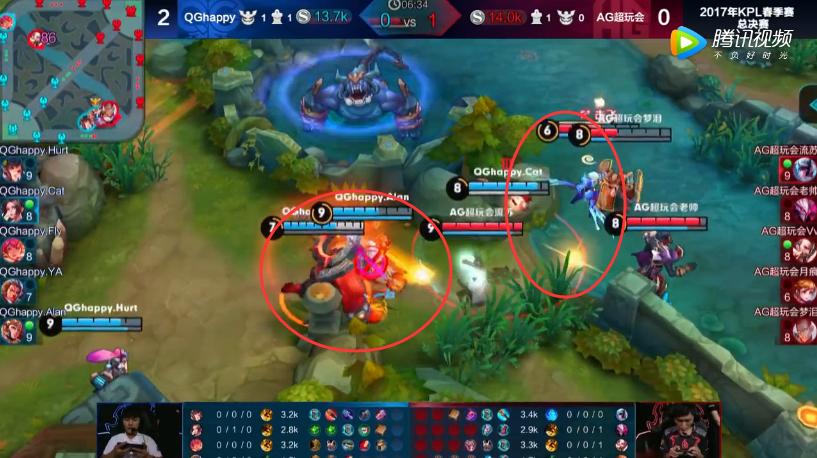
Task: Click the minimap in the corner
Action: point(73,71)
